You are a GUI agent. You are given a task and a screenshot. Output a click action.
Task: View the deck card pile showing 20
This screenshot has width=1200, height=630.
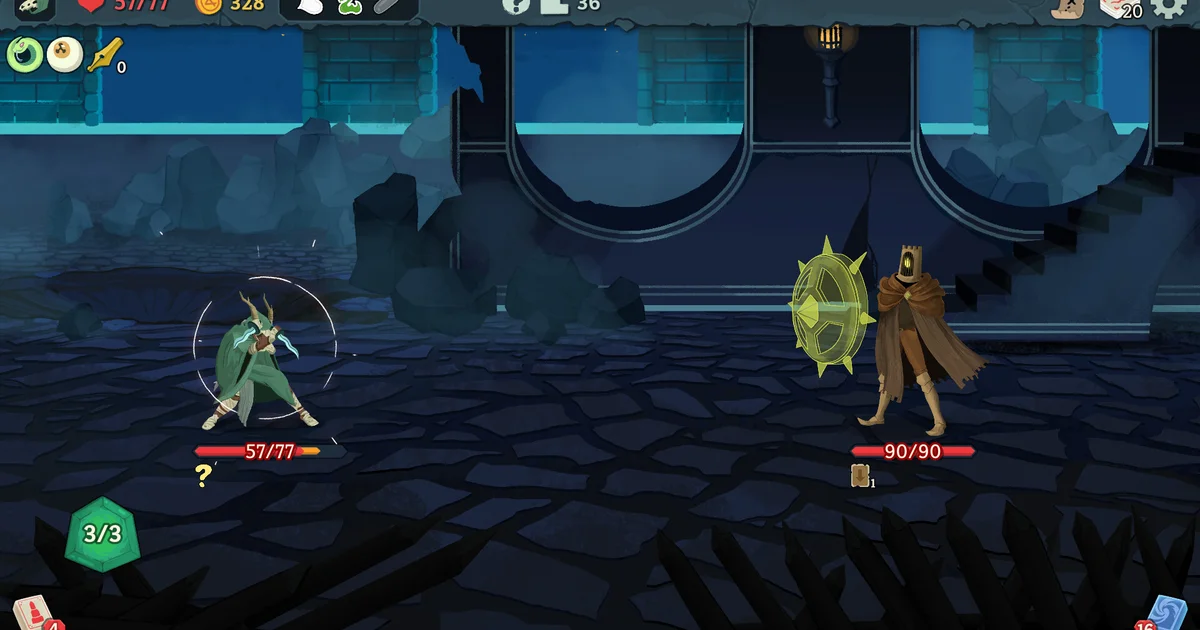(1120, 8)
